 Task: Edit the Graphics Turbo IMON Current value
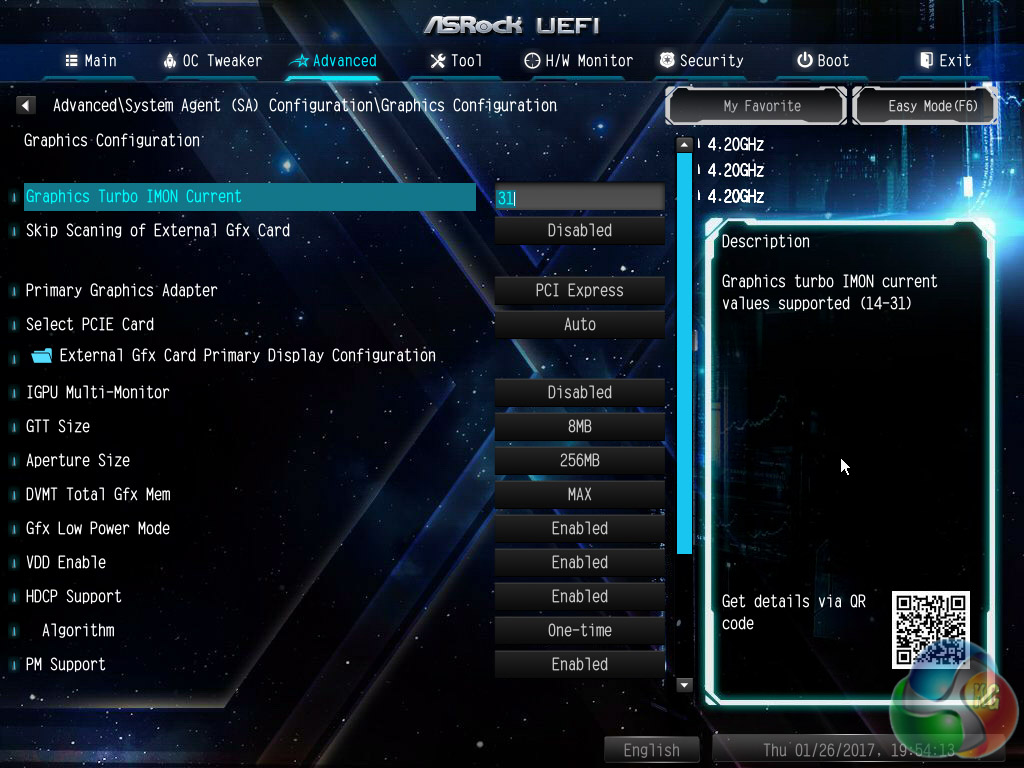coord(580,198)
